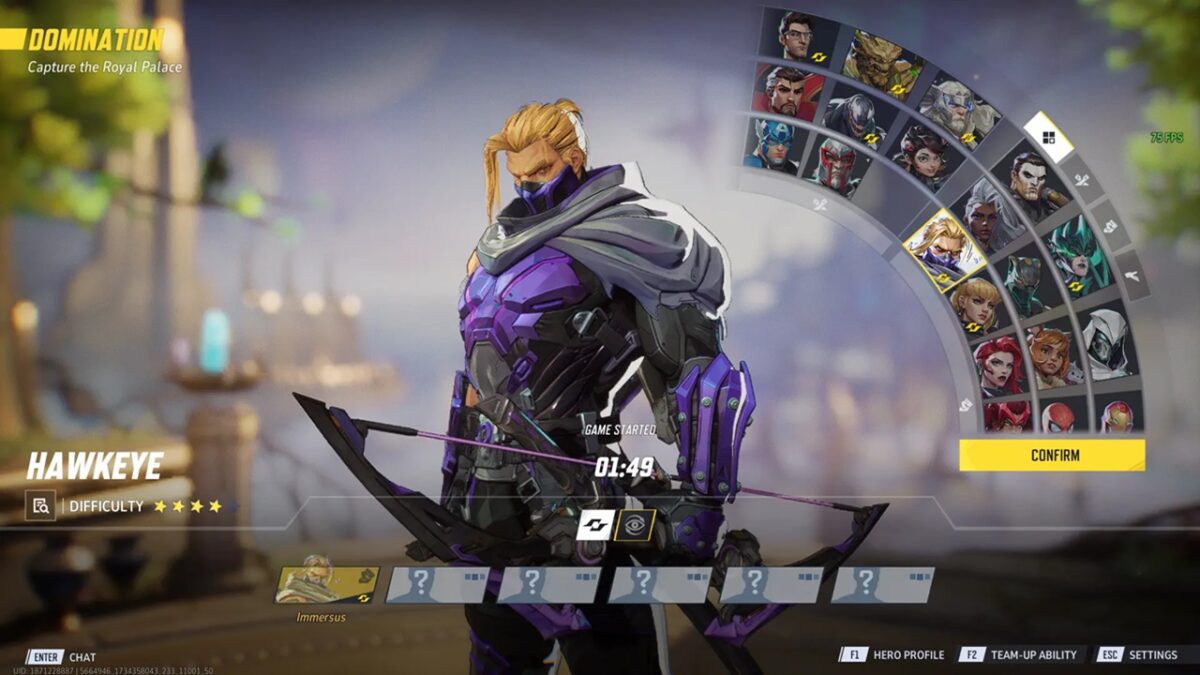Show all heroes with the grid filter tab
The width and height of the screenshot is (1200, 675).
[1048, 138]
